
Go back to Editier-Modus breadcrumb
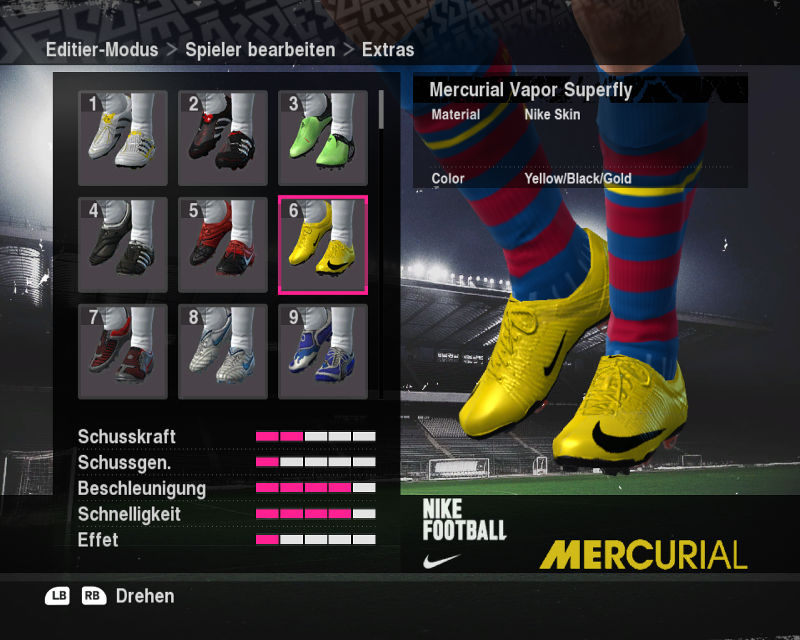tap(101, 49)
